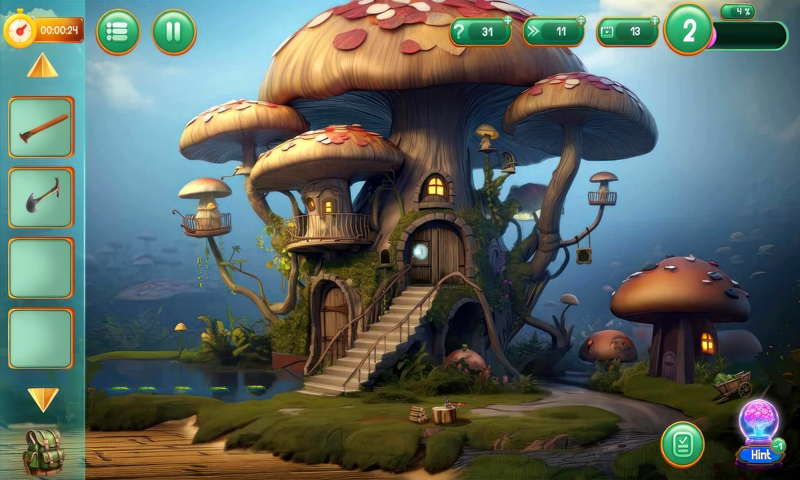Open the list menu button
This screenshot has height=480, width=800.
point(118,32)
